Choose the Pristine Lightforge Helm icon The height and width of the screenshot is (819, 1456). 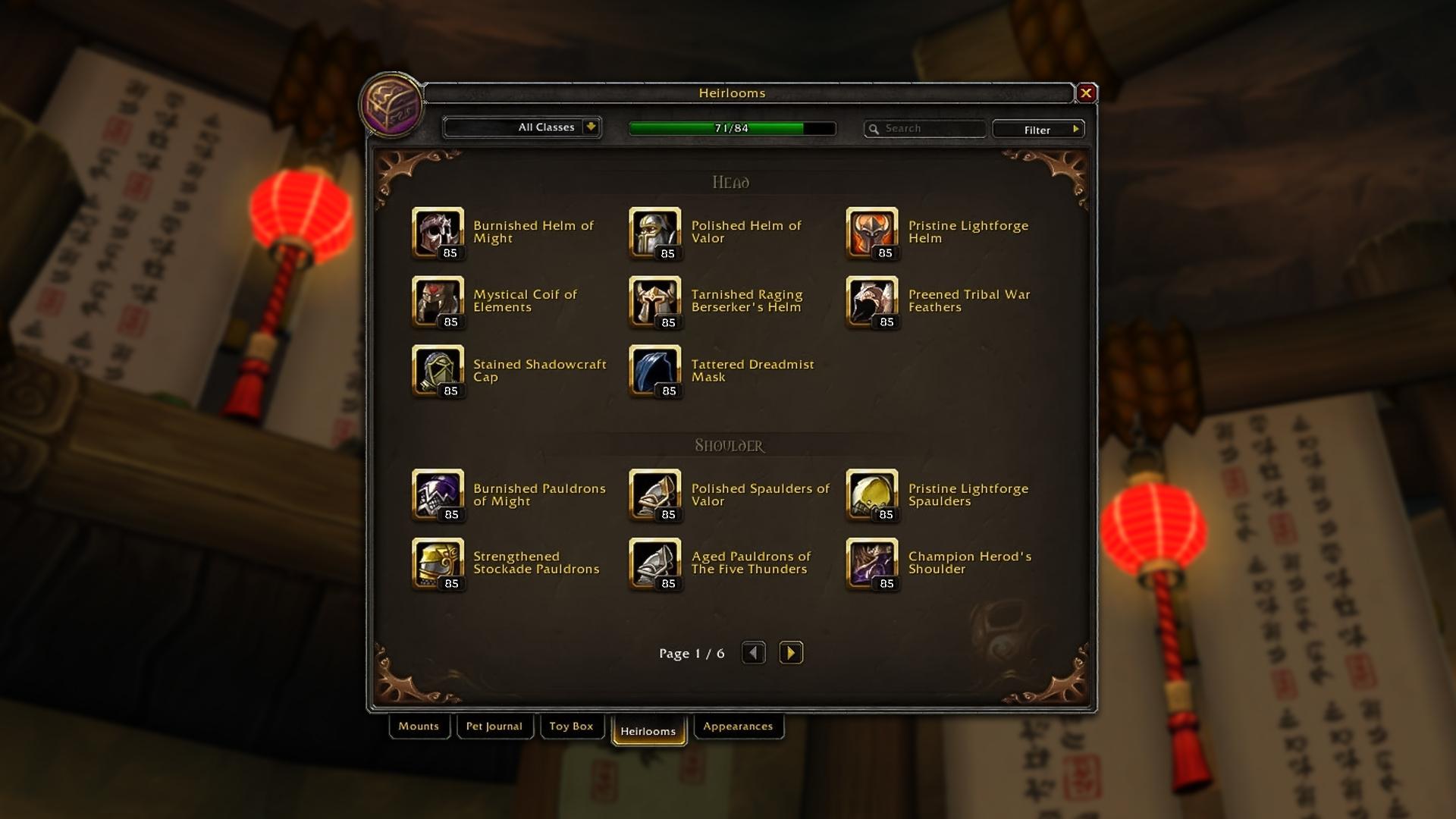(872, 233)
